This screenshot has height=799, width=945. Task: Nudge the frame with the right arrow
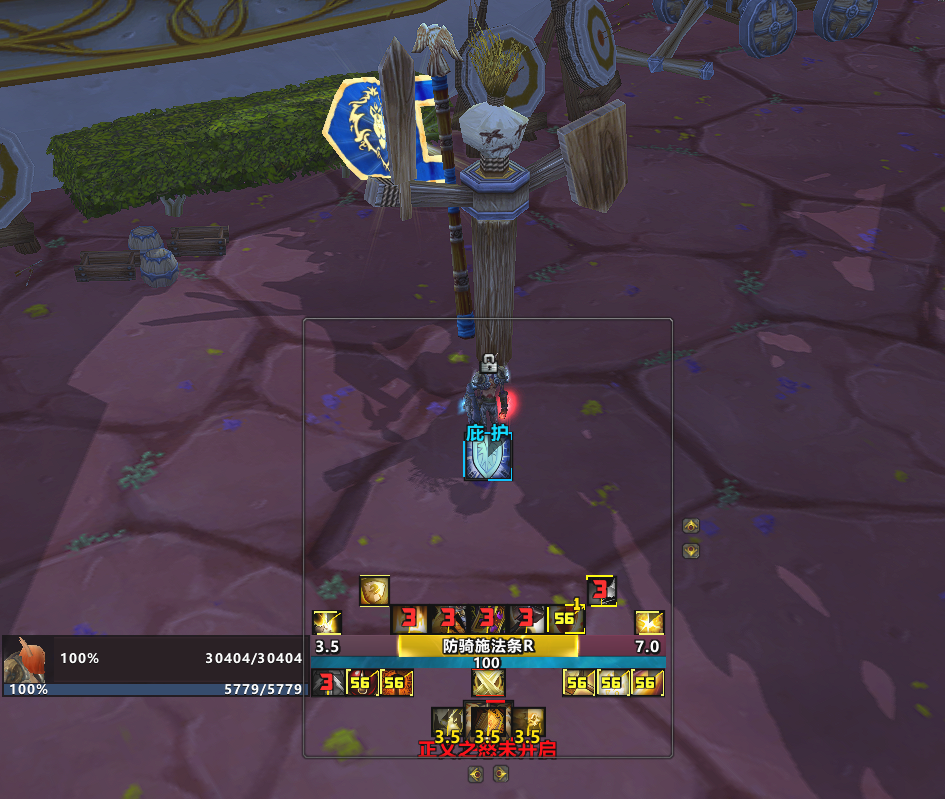tap(500, 773)
